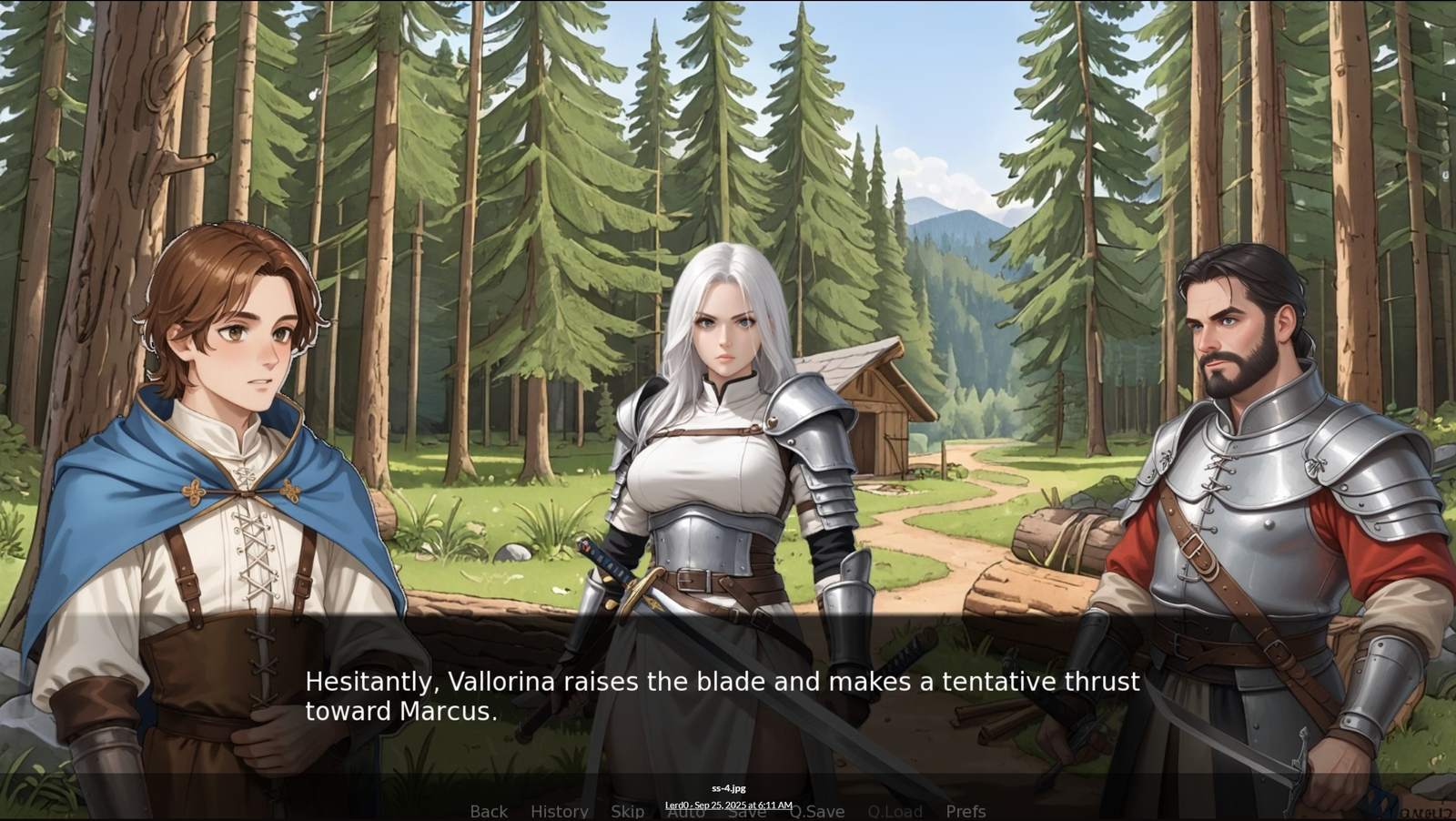This screenshot has width=1456, height=821.
Task: Quick load with Q.Load
Action: coord(895,811)
